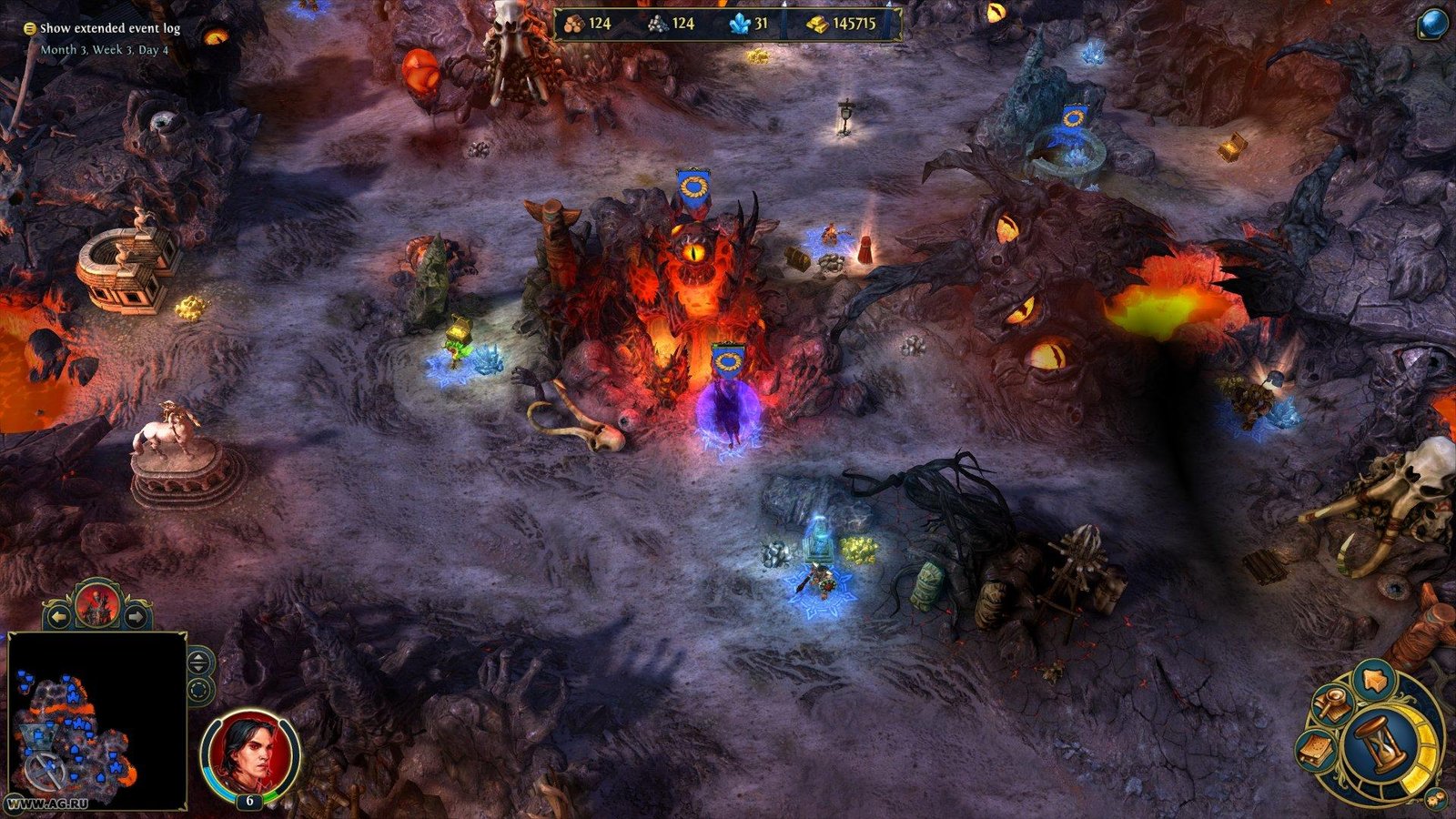
Task: Center the view using the circular minimap button
Action: [197, 690]
